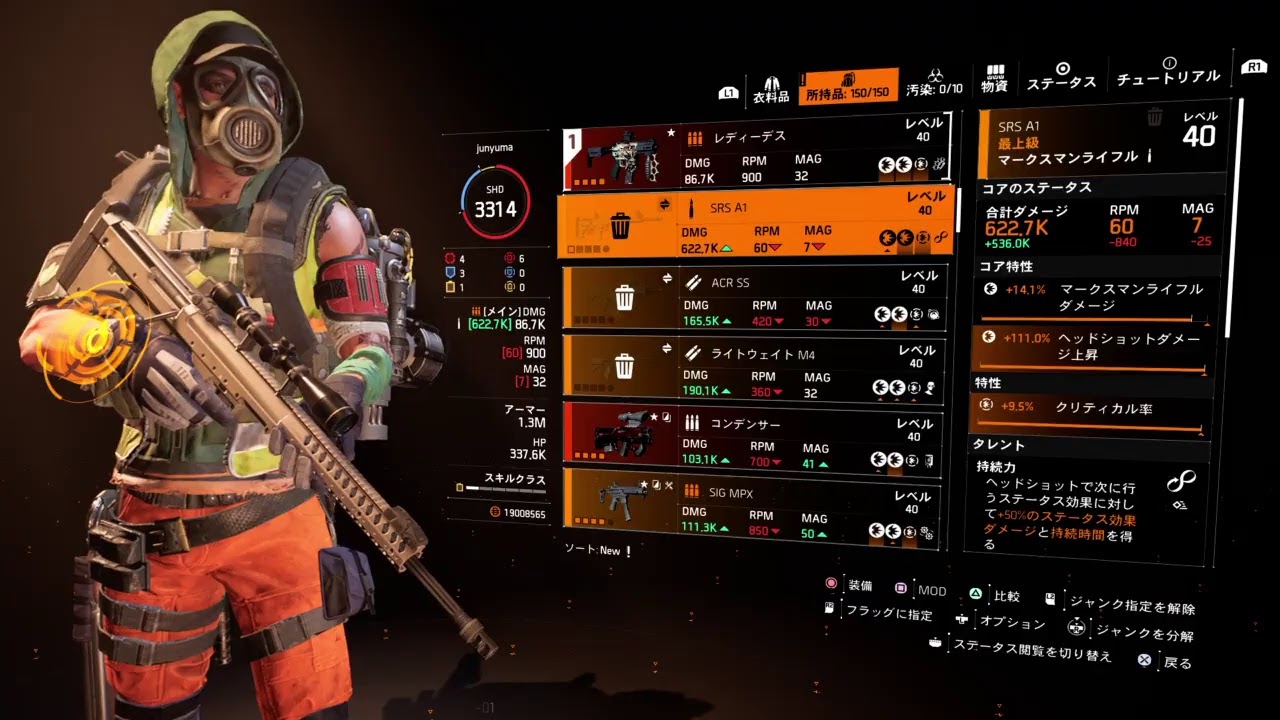The height and width of the screenshot is (720, 1280).
Task: Select the ライトウェイト M4 weapon row
Action: (753, 369)
